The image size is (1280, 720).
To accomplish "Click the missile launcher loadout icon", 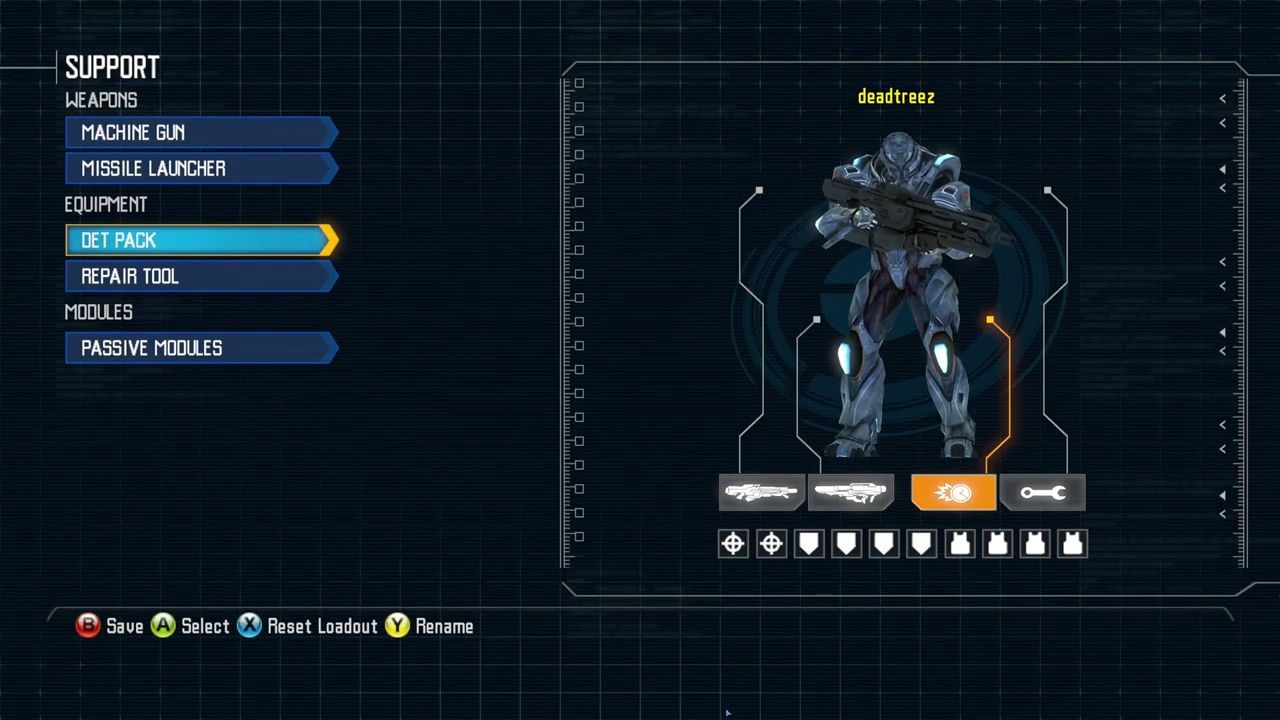I will click(850, 492).
